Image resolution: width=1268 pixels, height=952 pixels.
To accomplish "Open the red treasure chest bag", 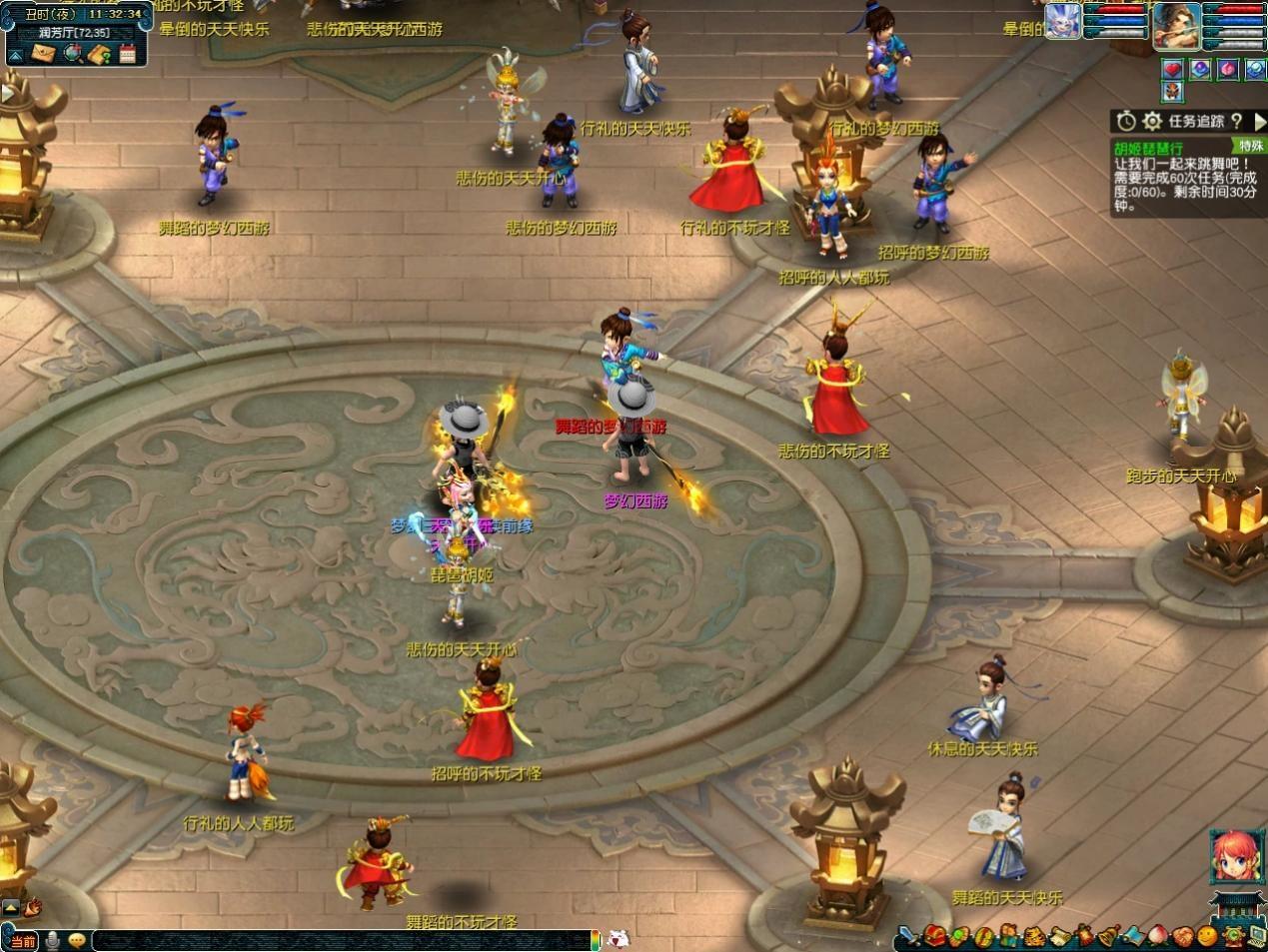I will click(934, 936).
